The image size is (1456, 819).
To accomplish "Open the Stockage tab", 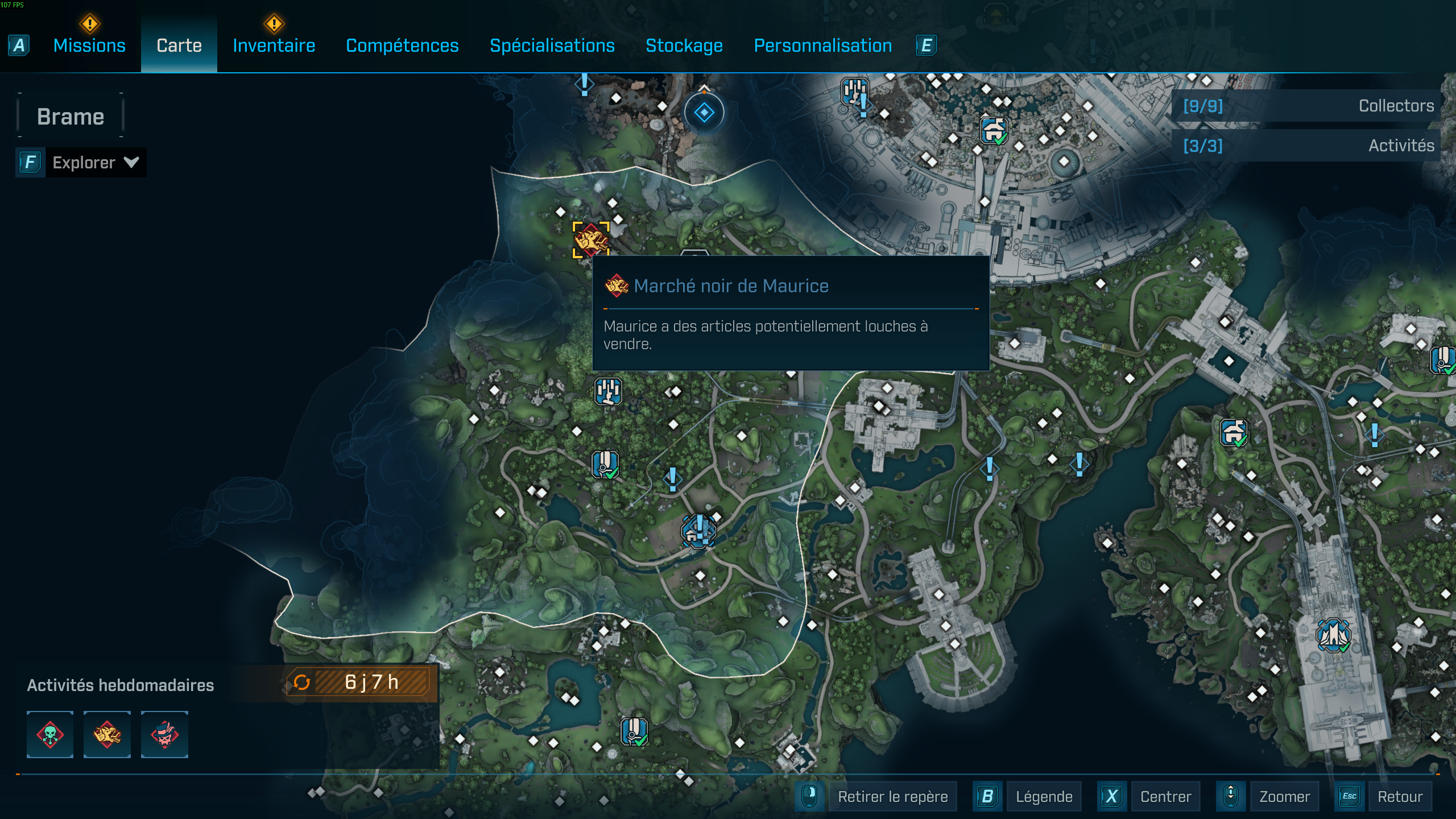I will click(684, 45).
